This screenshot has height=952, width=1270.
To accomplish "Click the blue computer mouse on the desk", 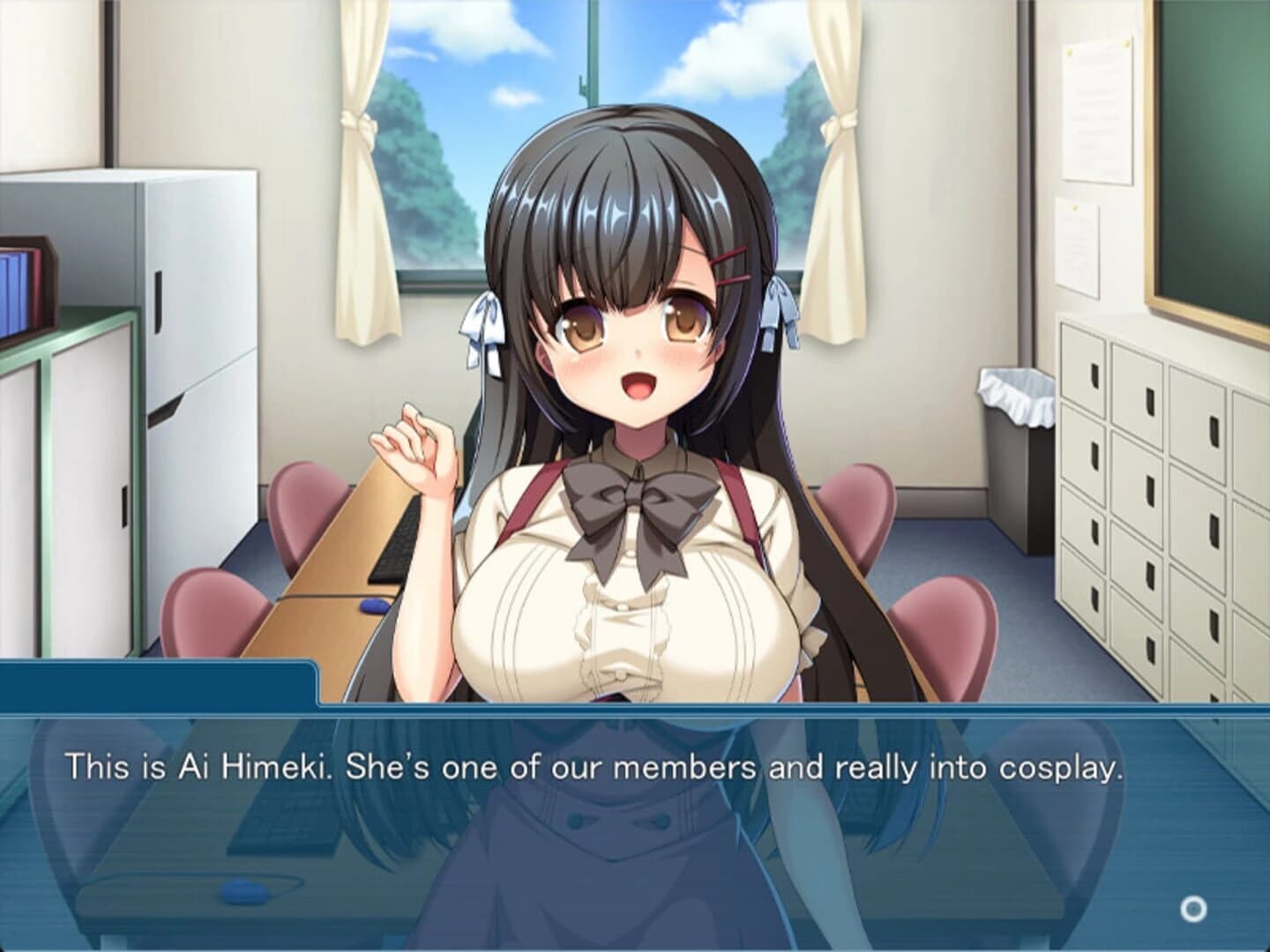I will tap(371, 606).
